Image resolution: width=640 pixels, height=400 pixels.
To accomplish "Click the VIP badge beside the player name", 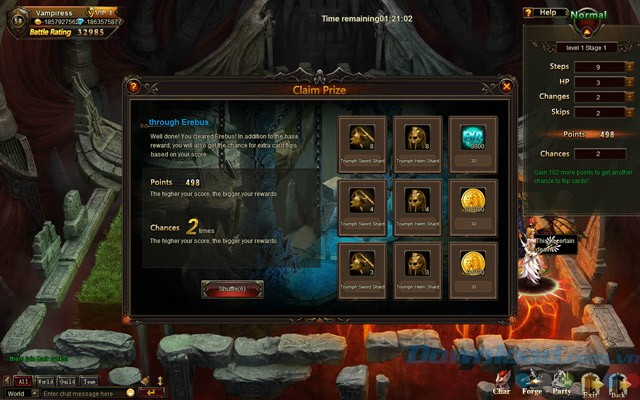I will click(x=101, y=9).
